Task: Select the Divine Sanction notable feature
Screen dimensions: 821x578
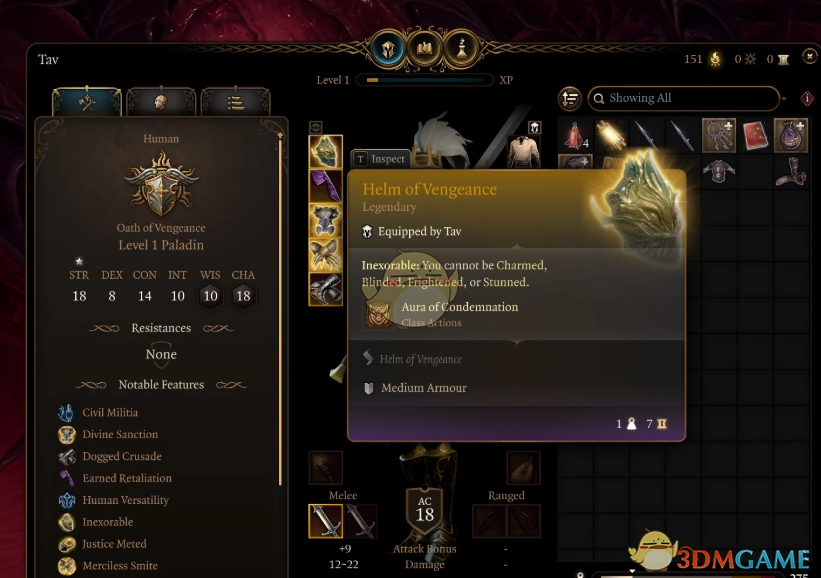Action: 120,434
